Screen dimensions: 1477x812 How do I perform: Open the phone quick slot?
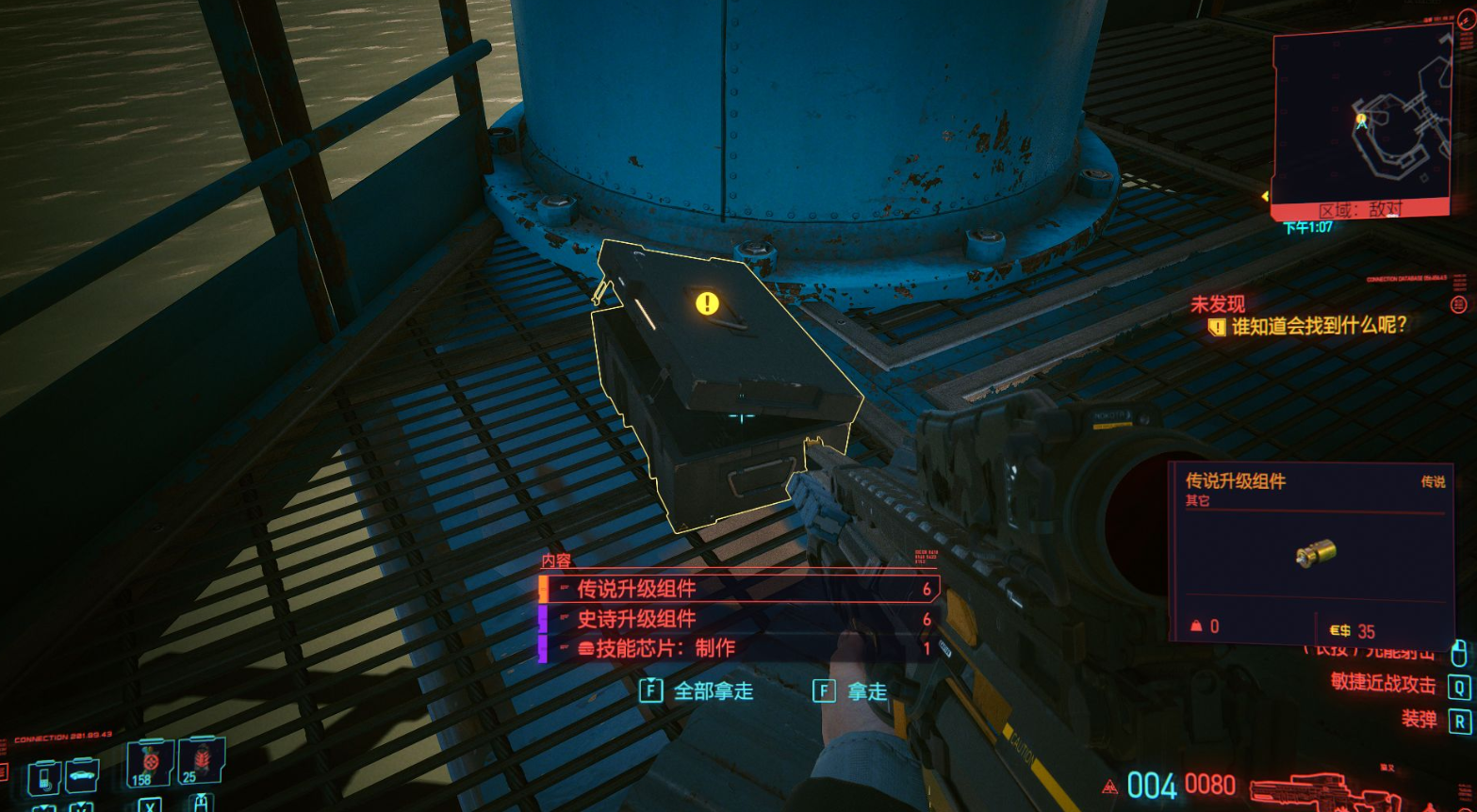45,778
